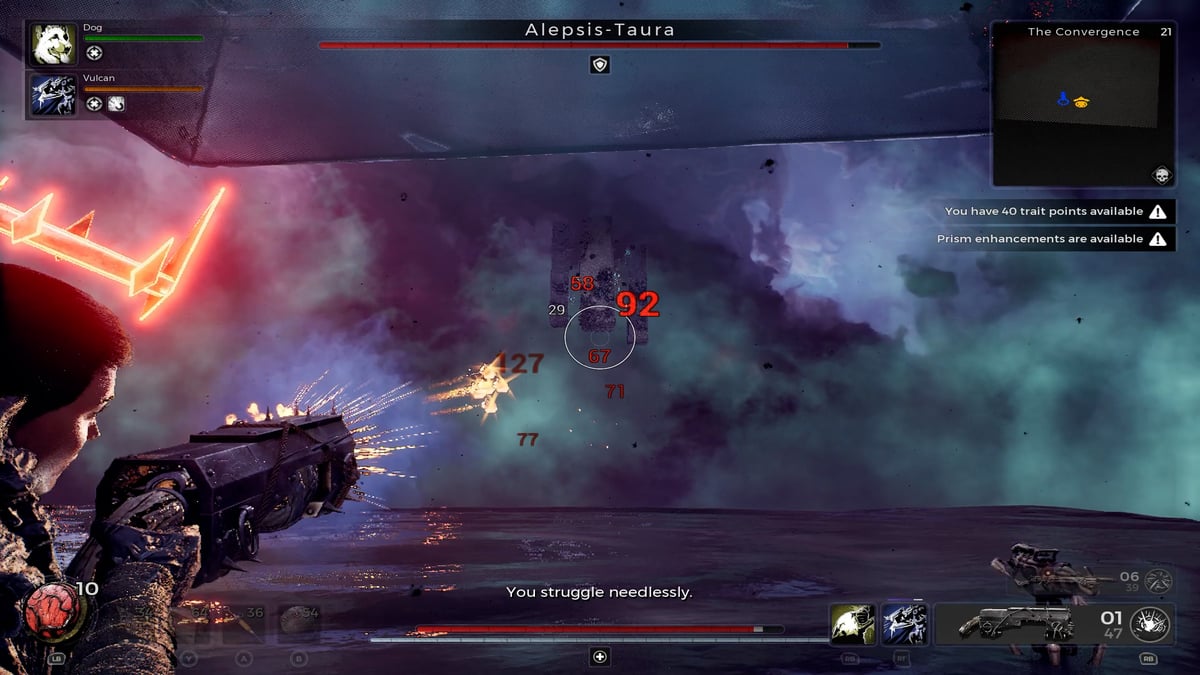Select the Vulcan turret portrait
The width and height of the screenshot is (1200, 675).
pos(53,94)
